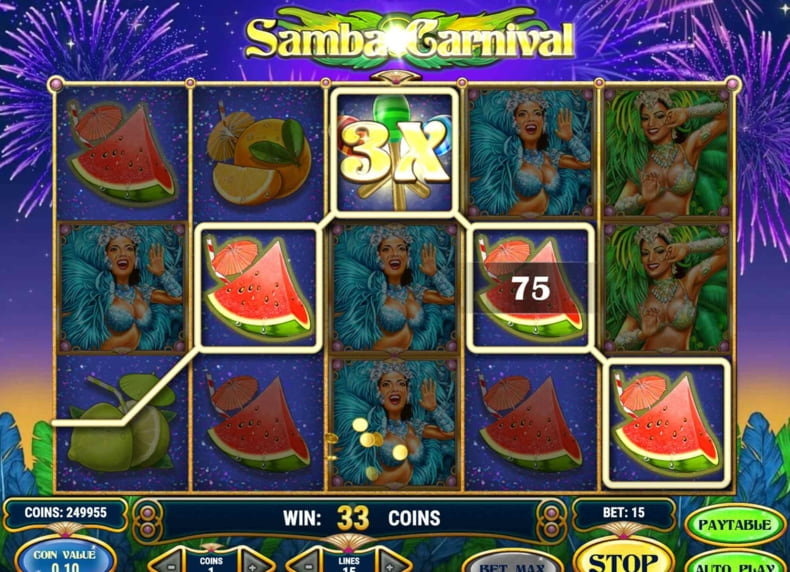Open the Paytable
Viewport: 790px width, 572px height.
click(x=734, y=523)
